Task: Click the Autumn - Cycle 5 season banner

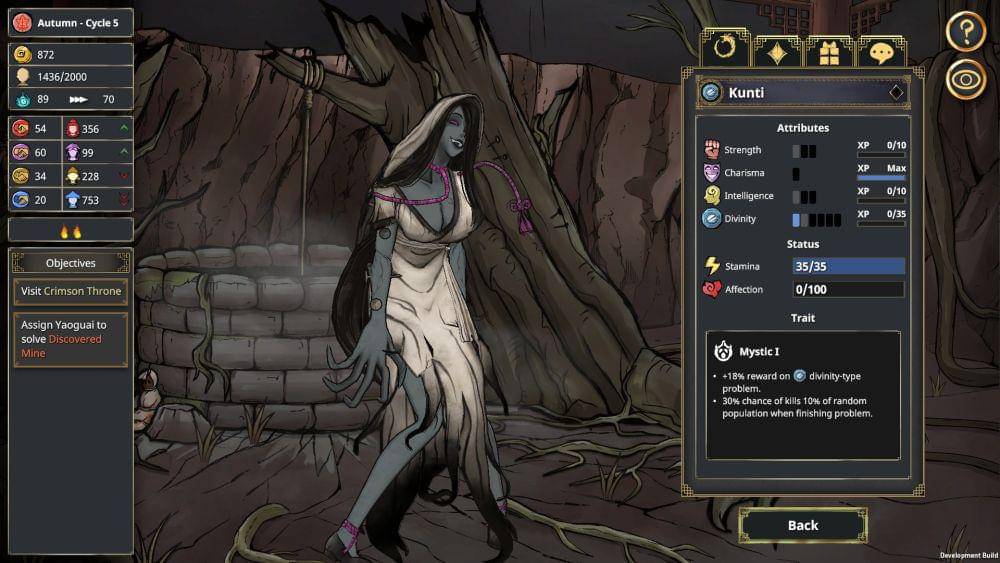Action: tap(70, 22)
